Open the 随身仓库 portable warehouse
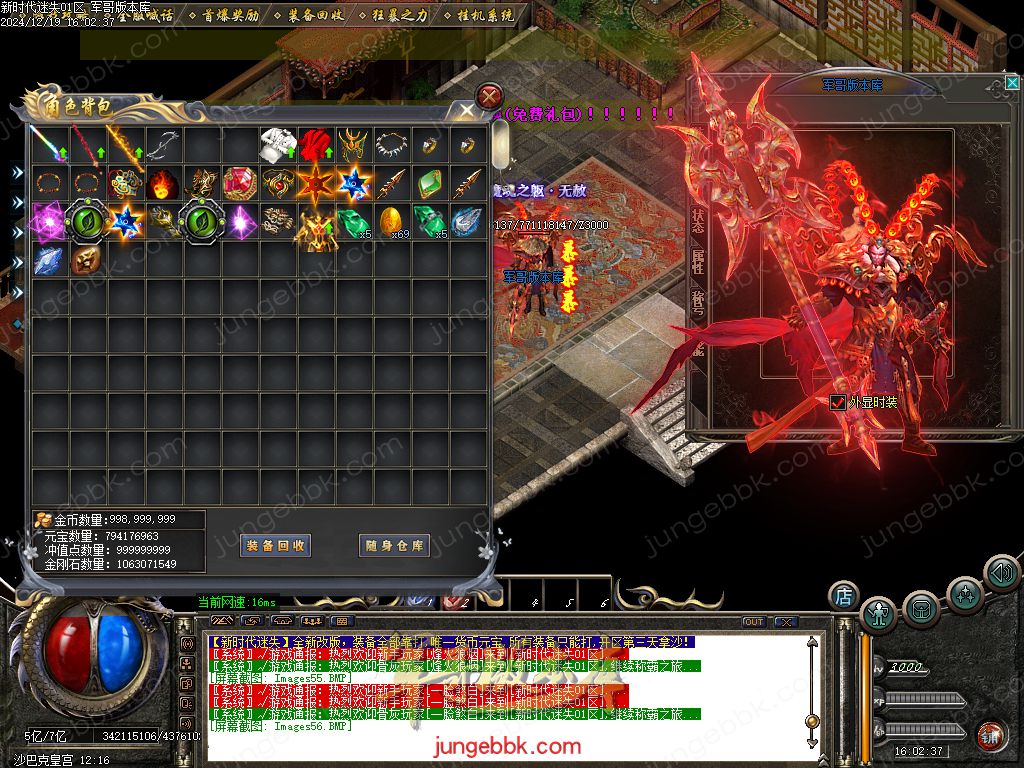This screenshot has height=768, width=1024. [x=394, y=545]
